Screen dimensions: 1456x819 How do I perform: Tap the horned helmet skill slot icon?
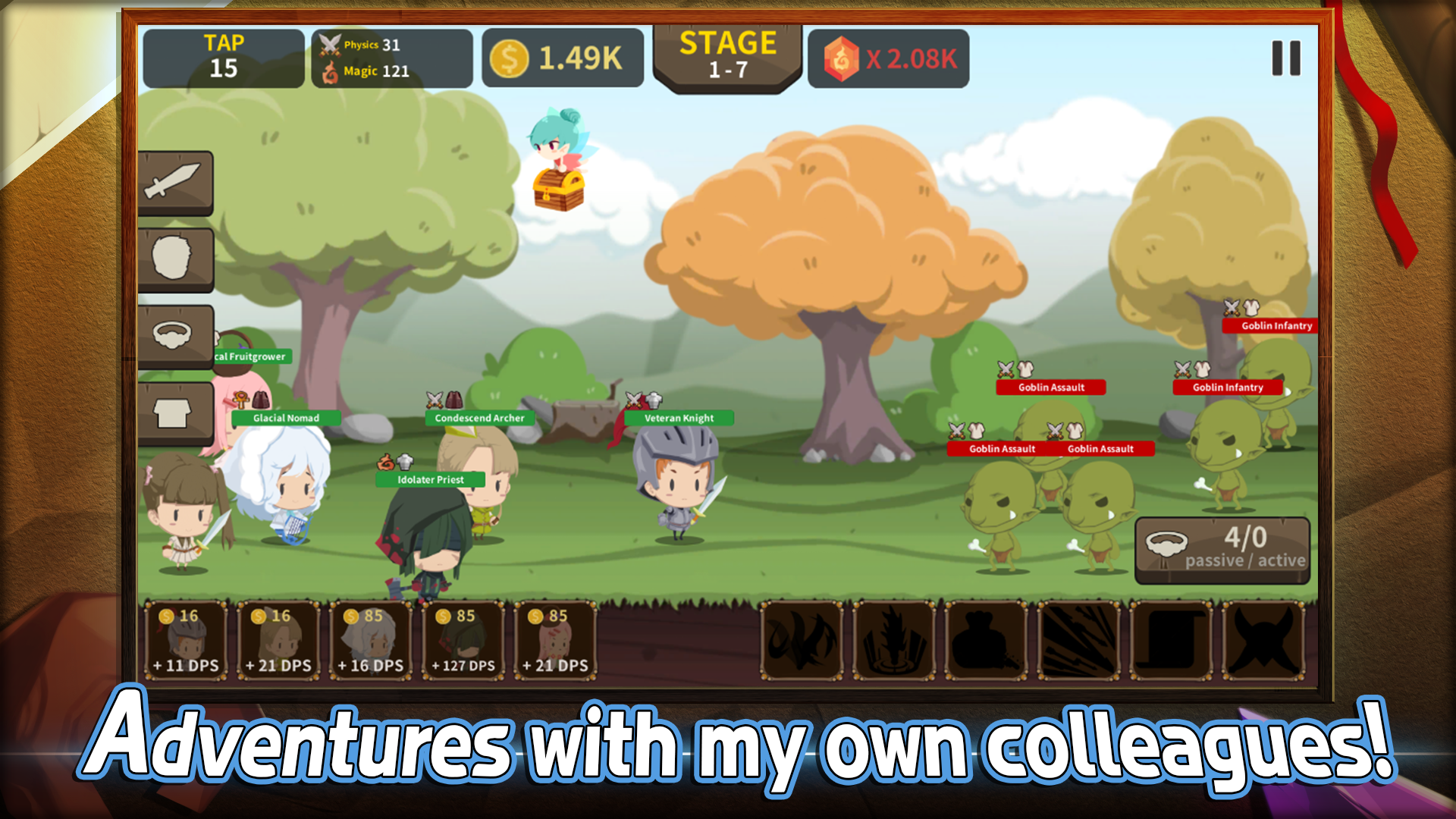click(1260, 642)
